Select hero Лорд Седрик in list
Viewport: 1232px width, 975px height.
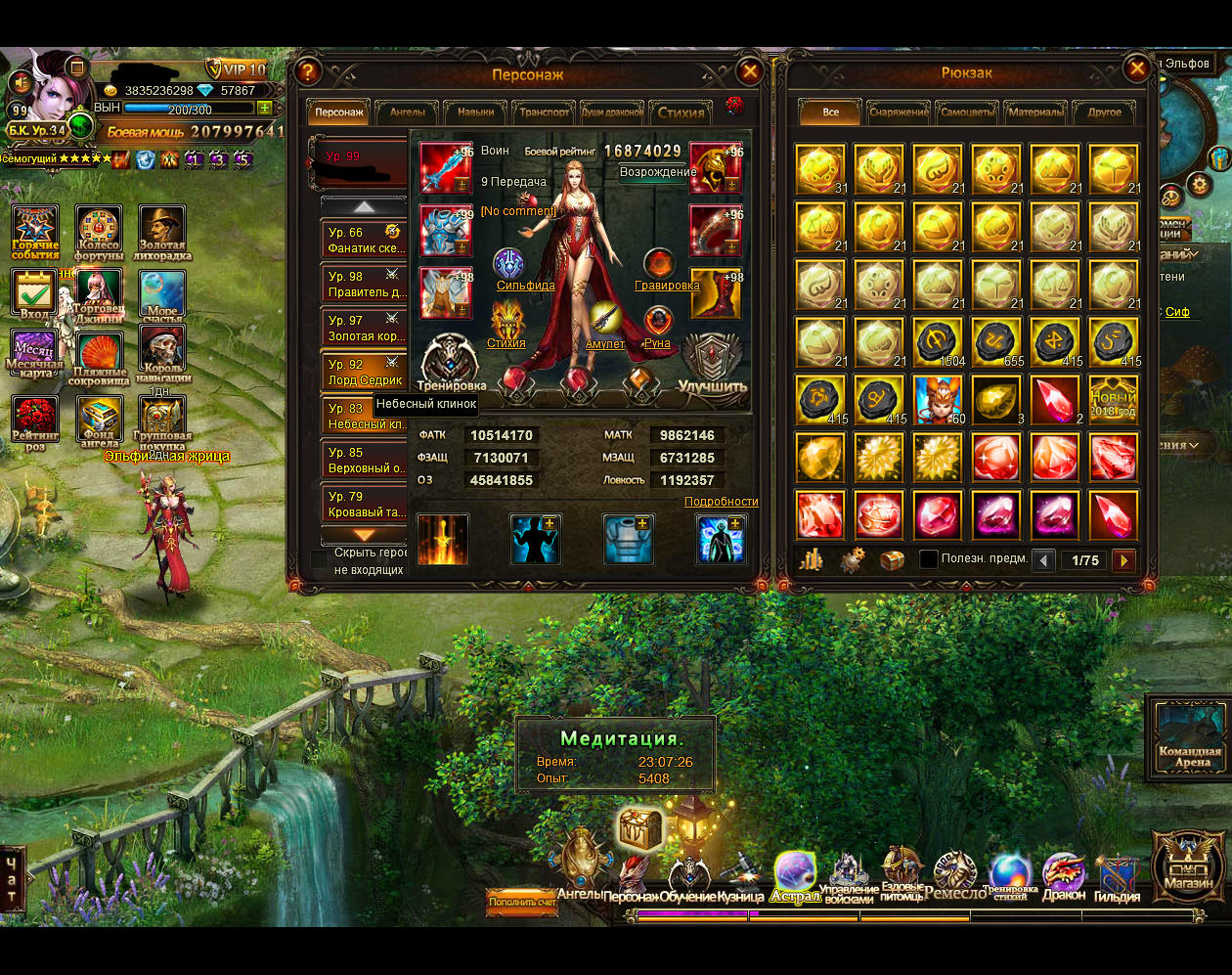(x=364, y=372)
